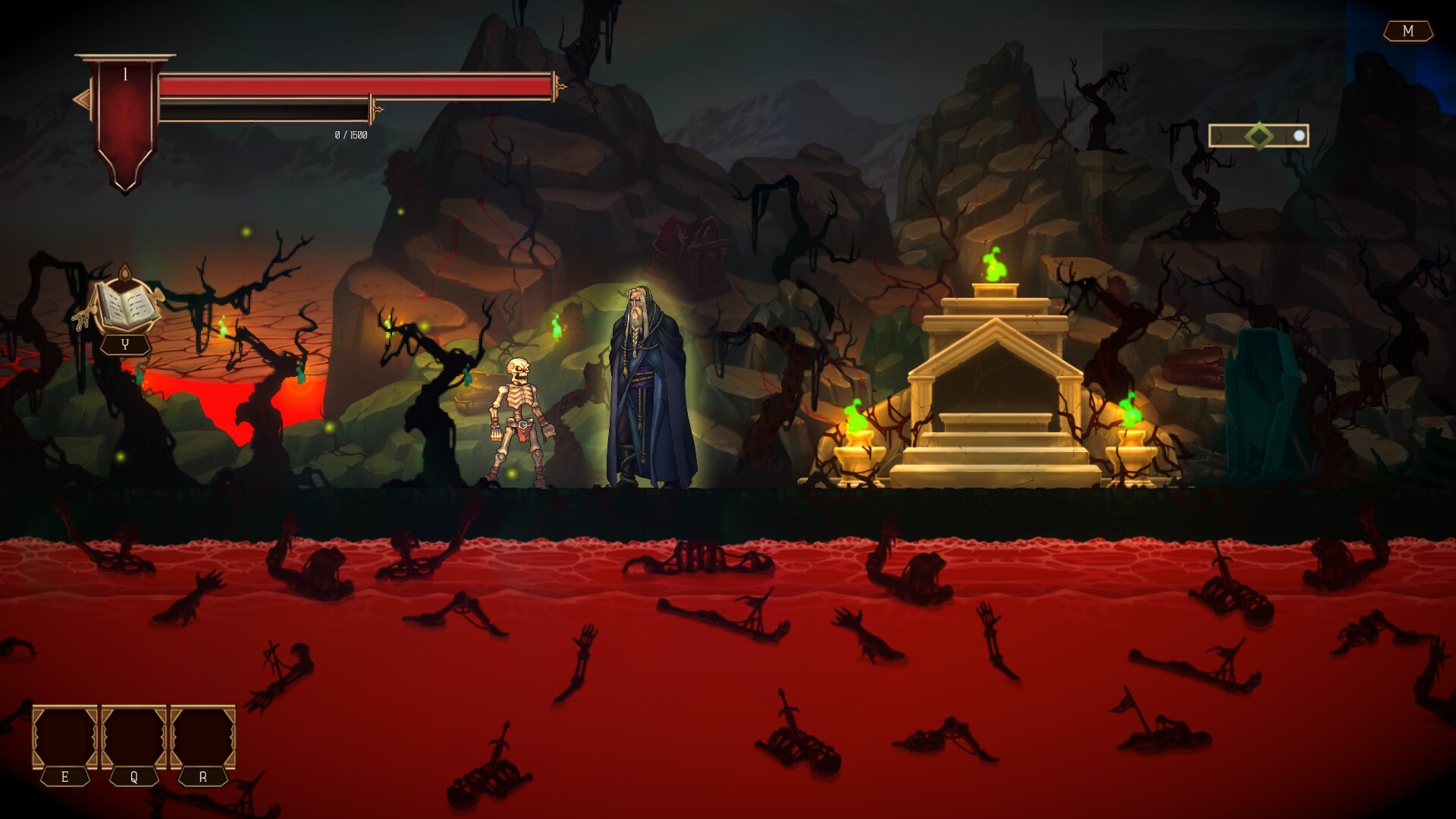Click the green diamond marker on the tracker bar
The width and height of the screenshot is (1456, 819).
click(x=1259, y=136)
